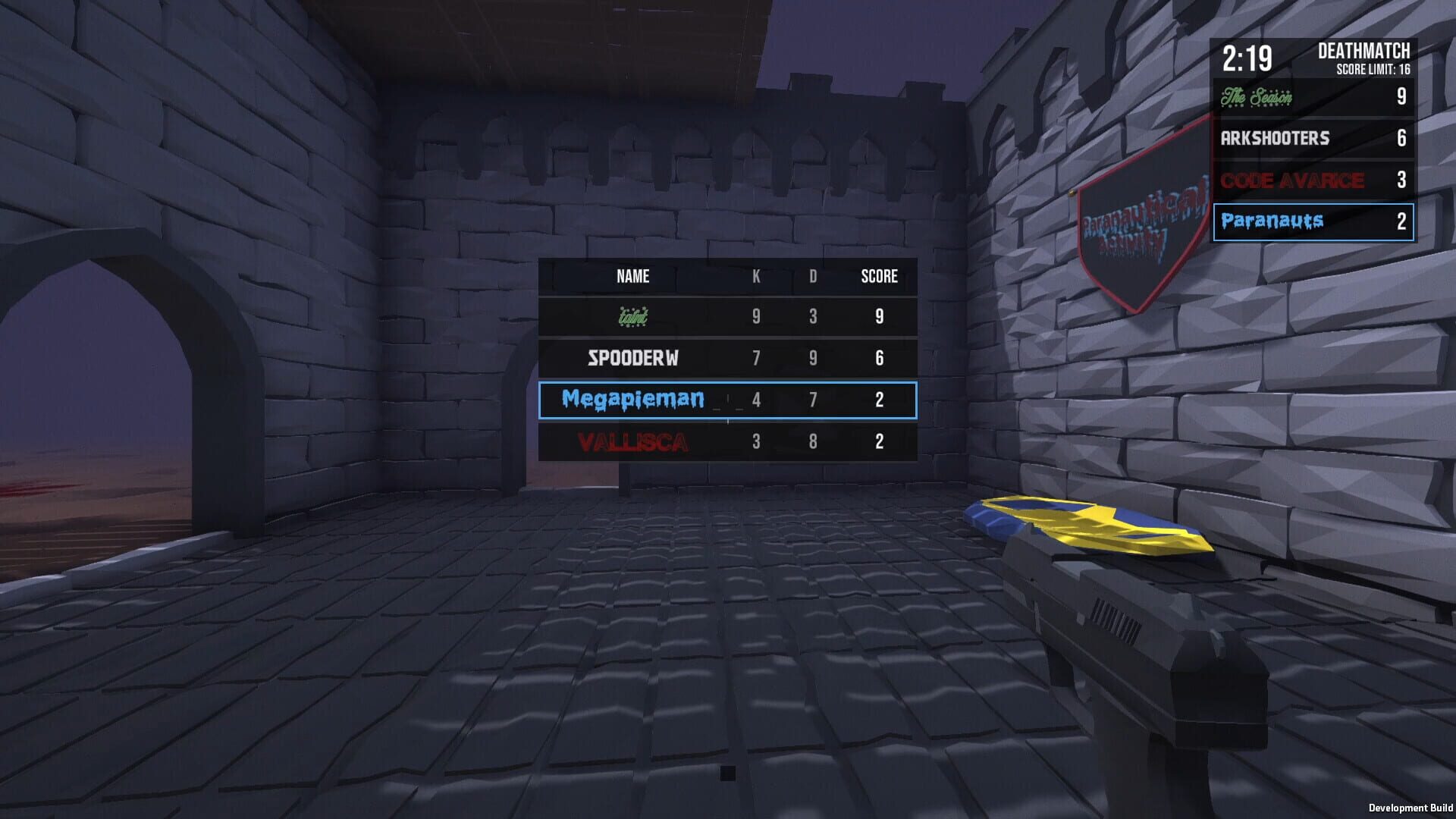
Task: Click the SCORE LIMIT: 16 label
Action: click(x=1372, y=71)
